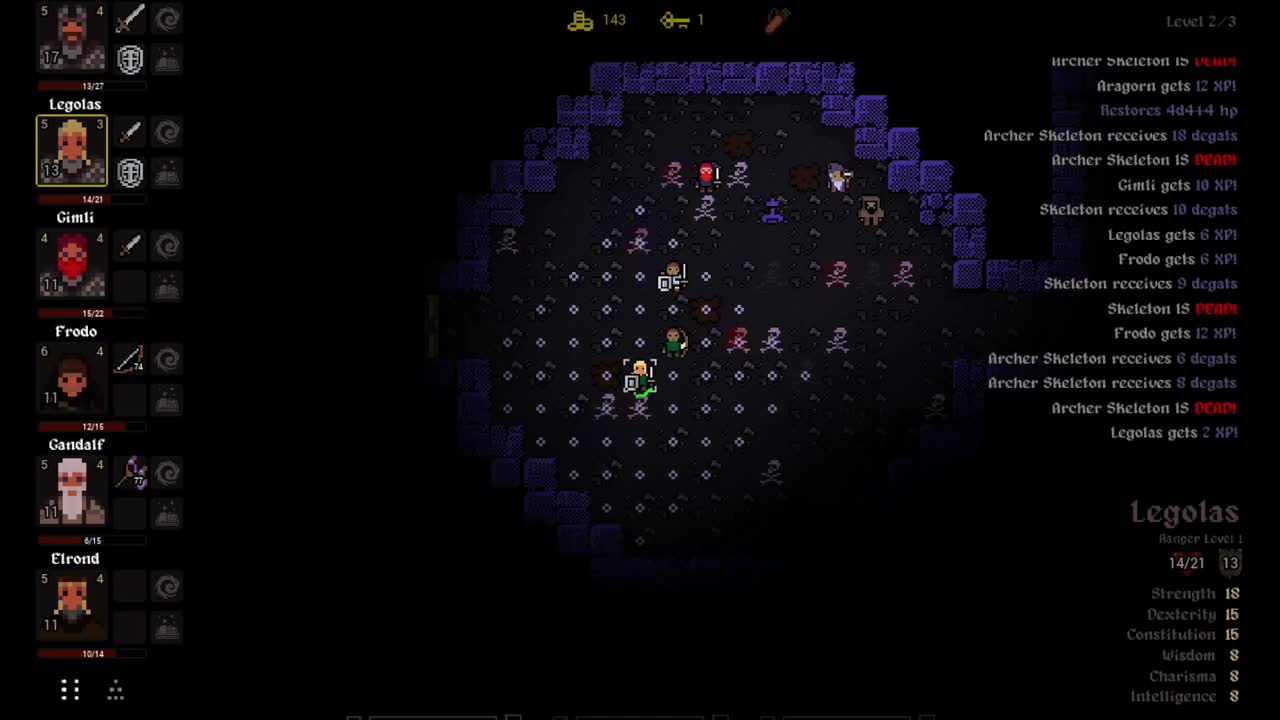Click Gimli's swirl ability icon

(167, 246)
